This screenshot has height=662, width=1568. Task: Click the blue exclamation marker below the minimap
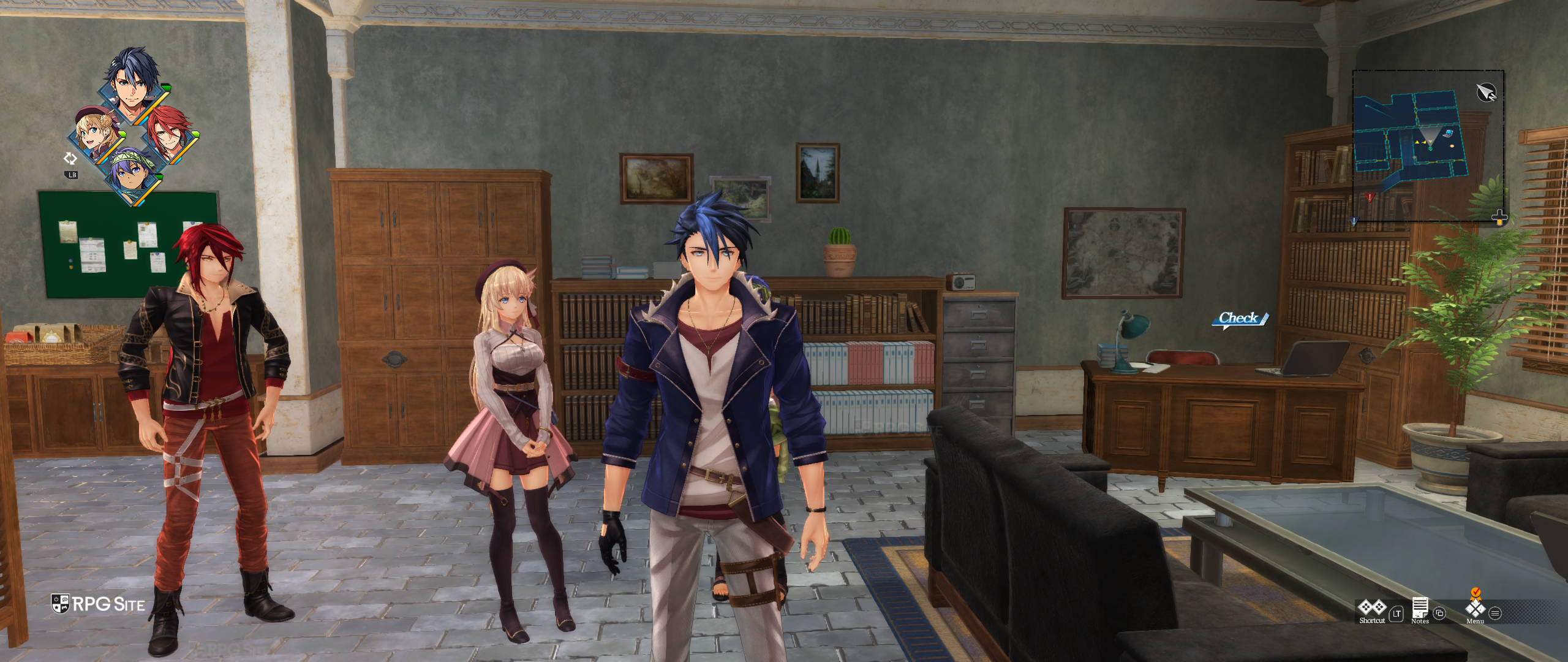(1354, 221)
